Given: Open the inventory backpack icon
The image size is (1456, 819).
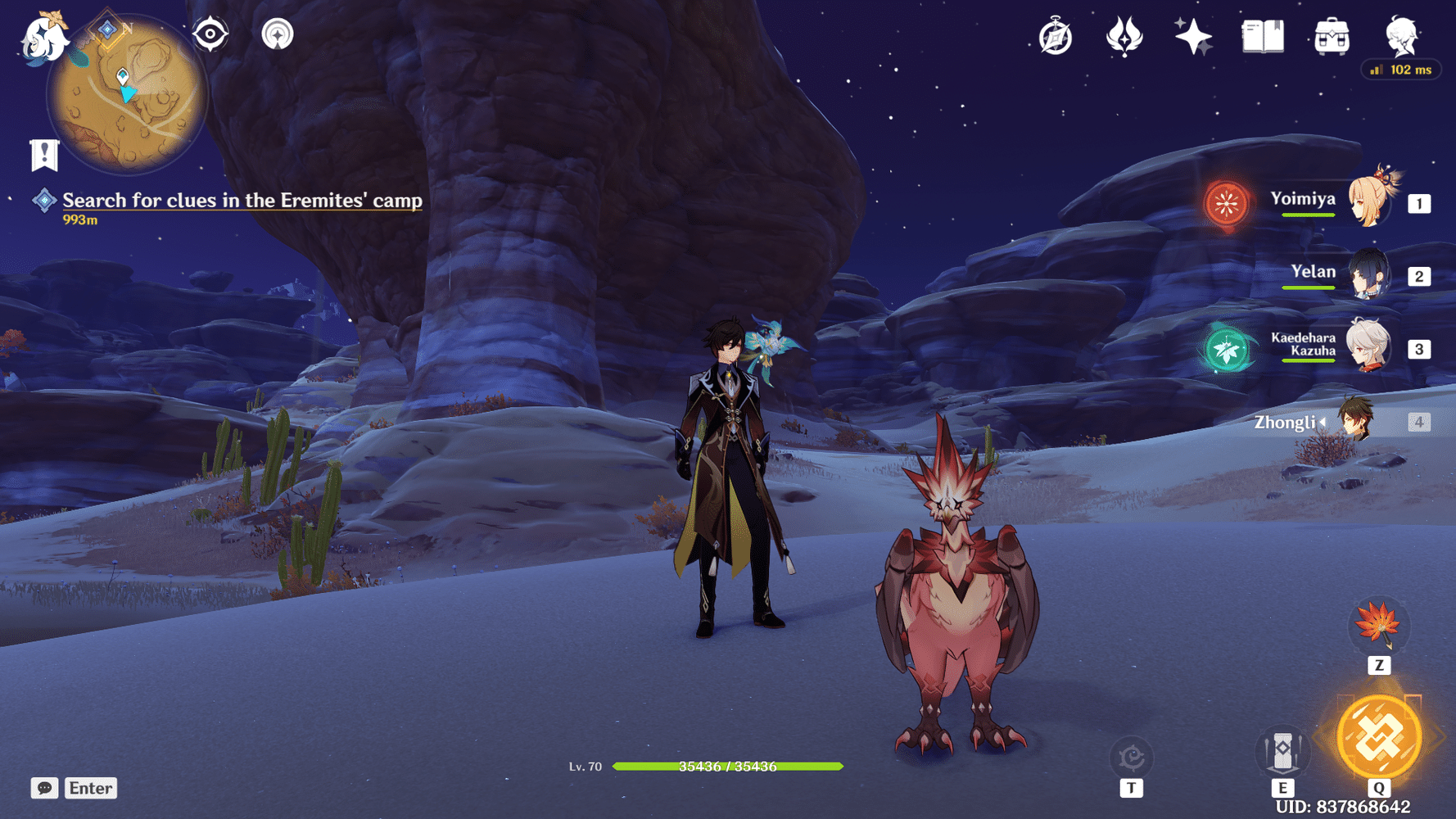Looking at the screenshot, I should pyautogui.click(x=1332, y=34).
